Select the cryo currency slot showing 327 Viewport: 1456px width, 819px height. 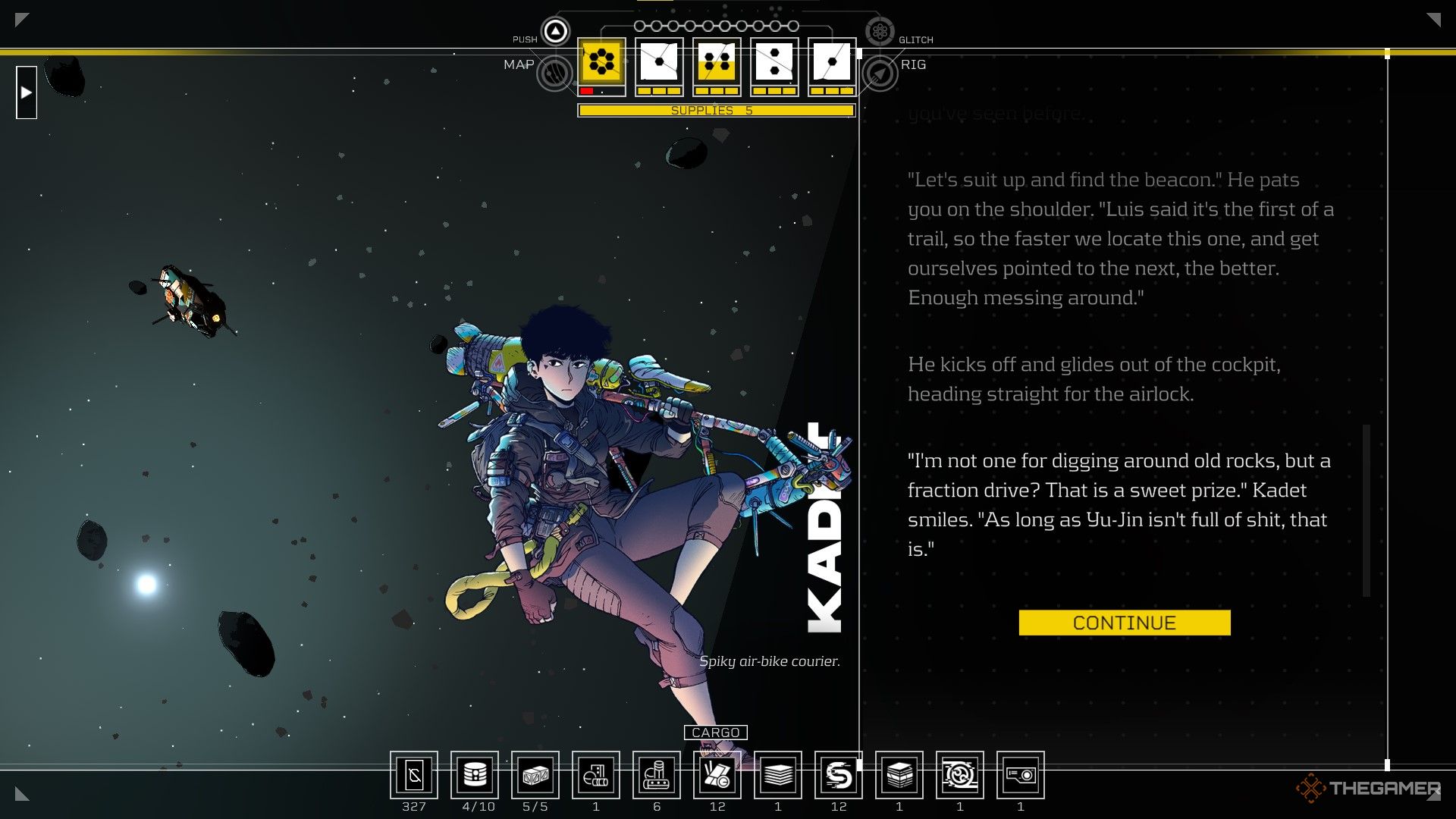pos(414,775)
